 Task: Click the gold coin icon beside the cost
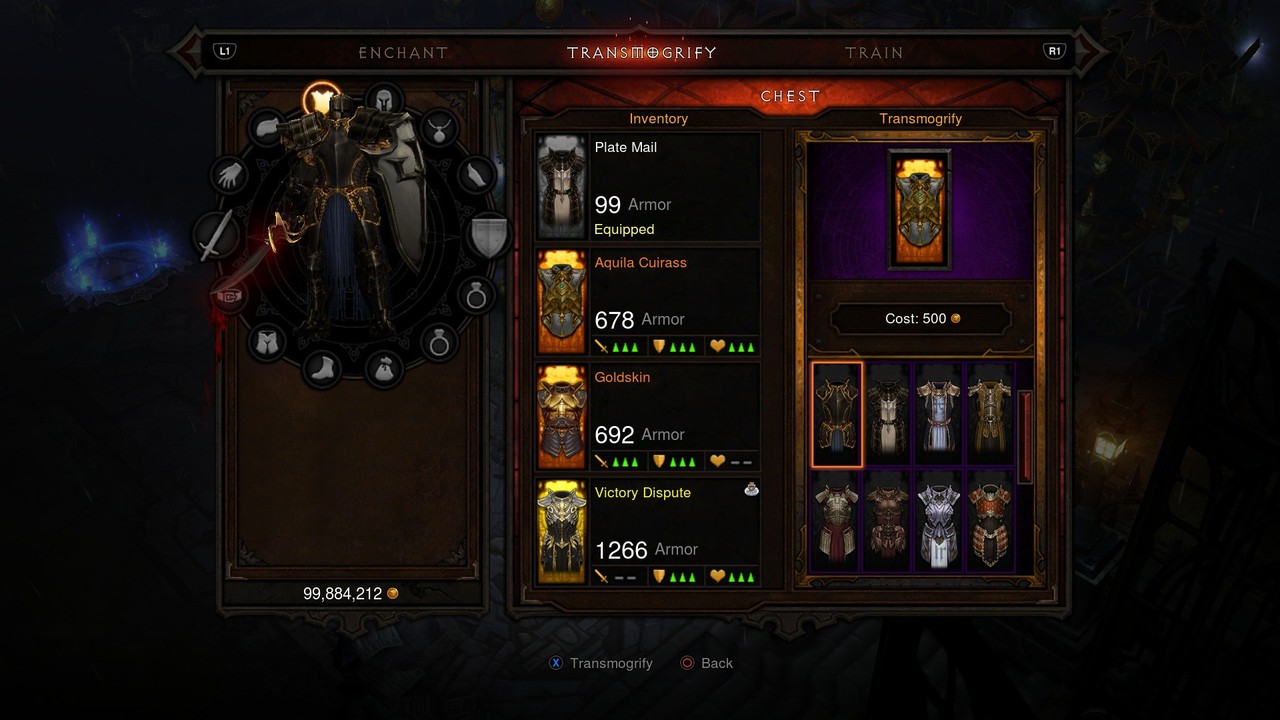(958, 318)
